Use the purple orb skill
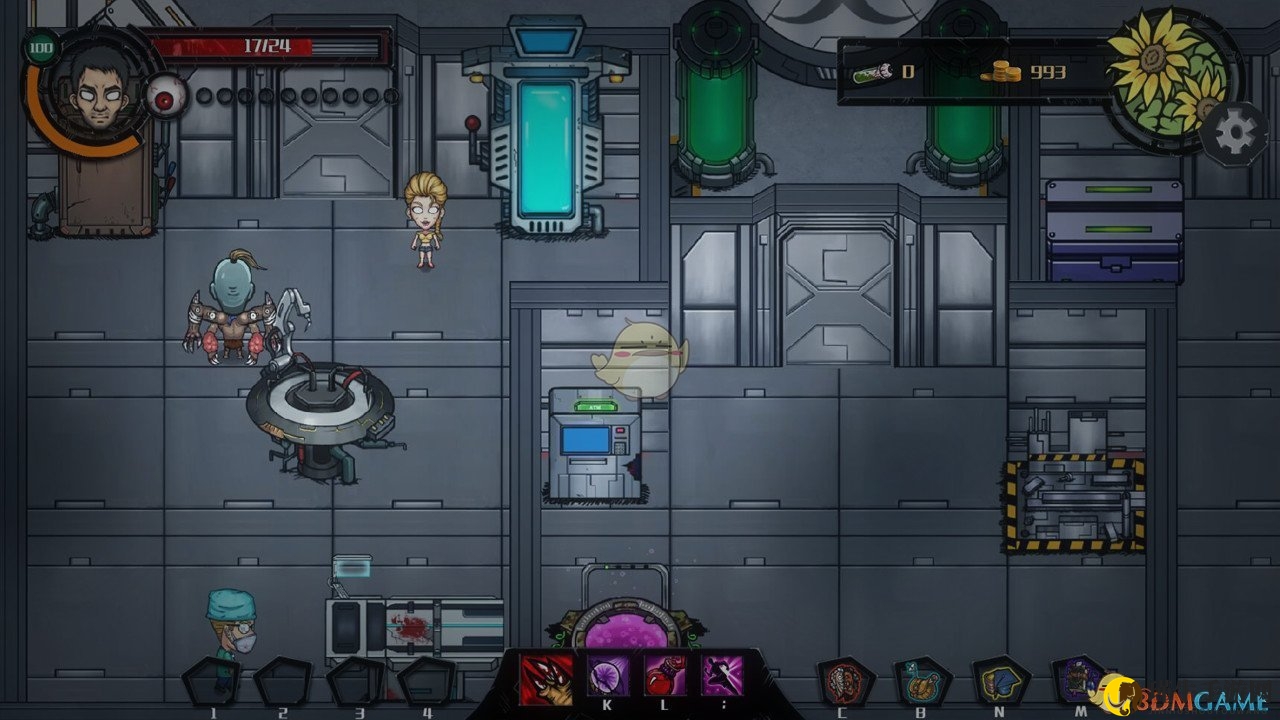 607,678
